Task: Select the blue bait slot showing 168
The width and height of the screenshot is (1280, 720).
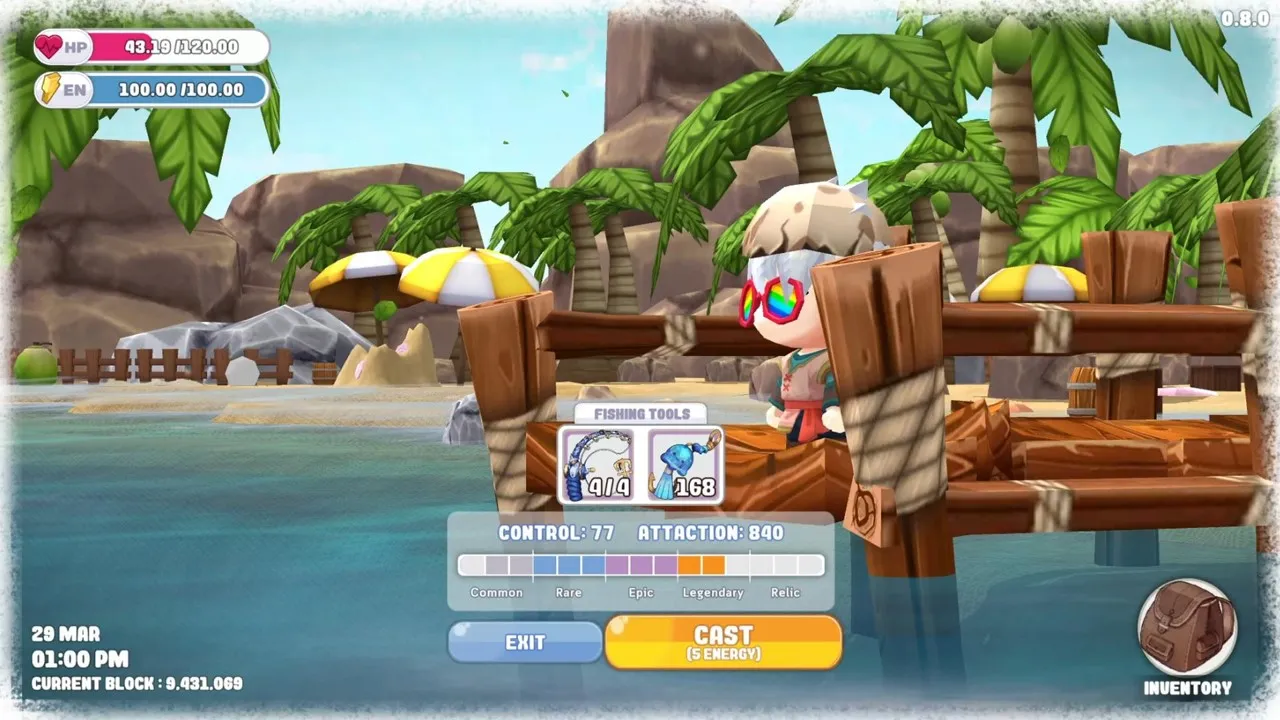Action: 685,465
